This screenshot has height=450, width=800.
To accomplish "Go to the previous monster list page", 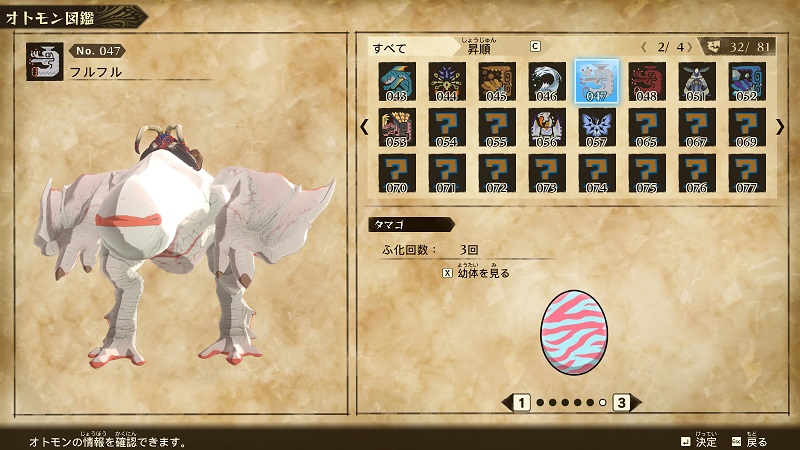I will pos(364,126).
